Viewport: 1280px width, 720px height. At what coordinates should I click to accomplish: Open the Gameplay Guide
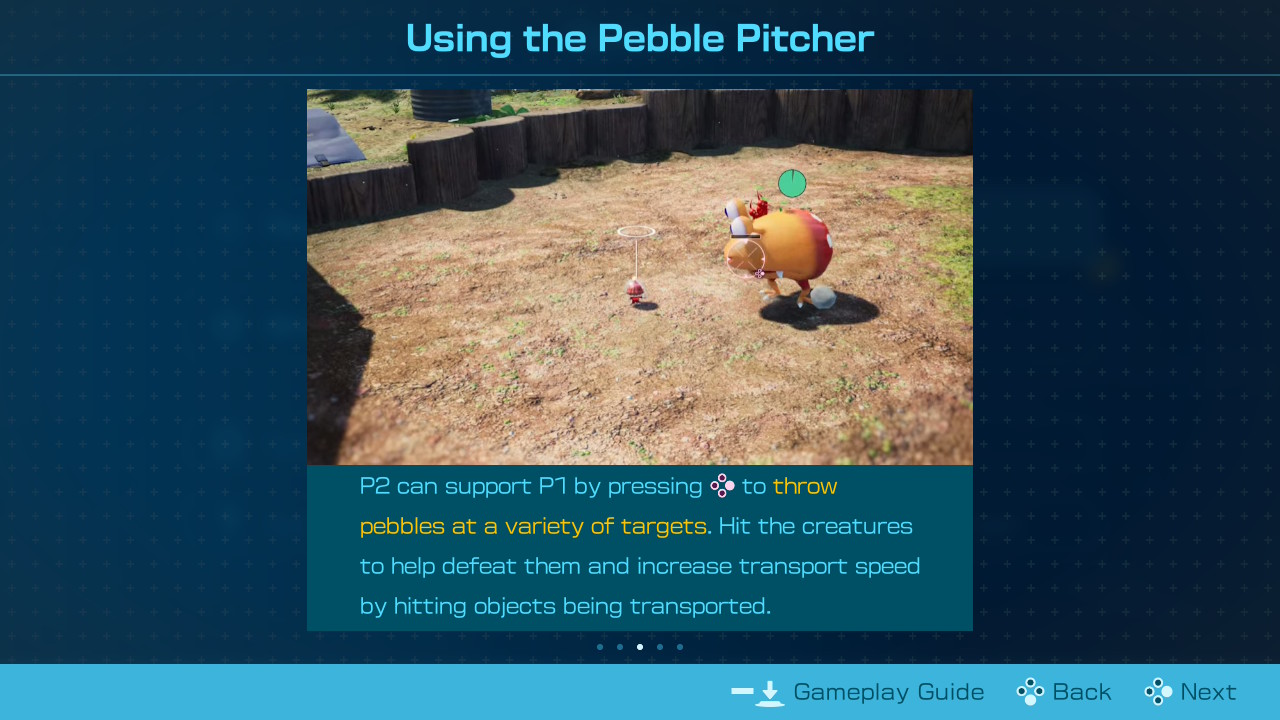(858, 692)
